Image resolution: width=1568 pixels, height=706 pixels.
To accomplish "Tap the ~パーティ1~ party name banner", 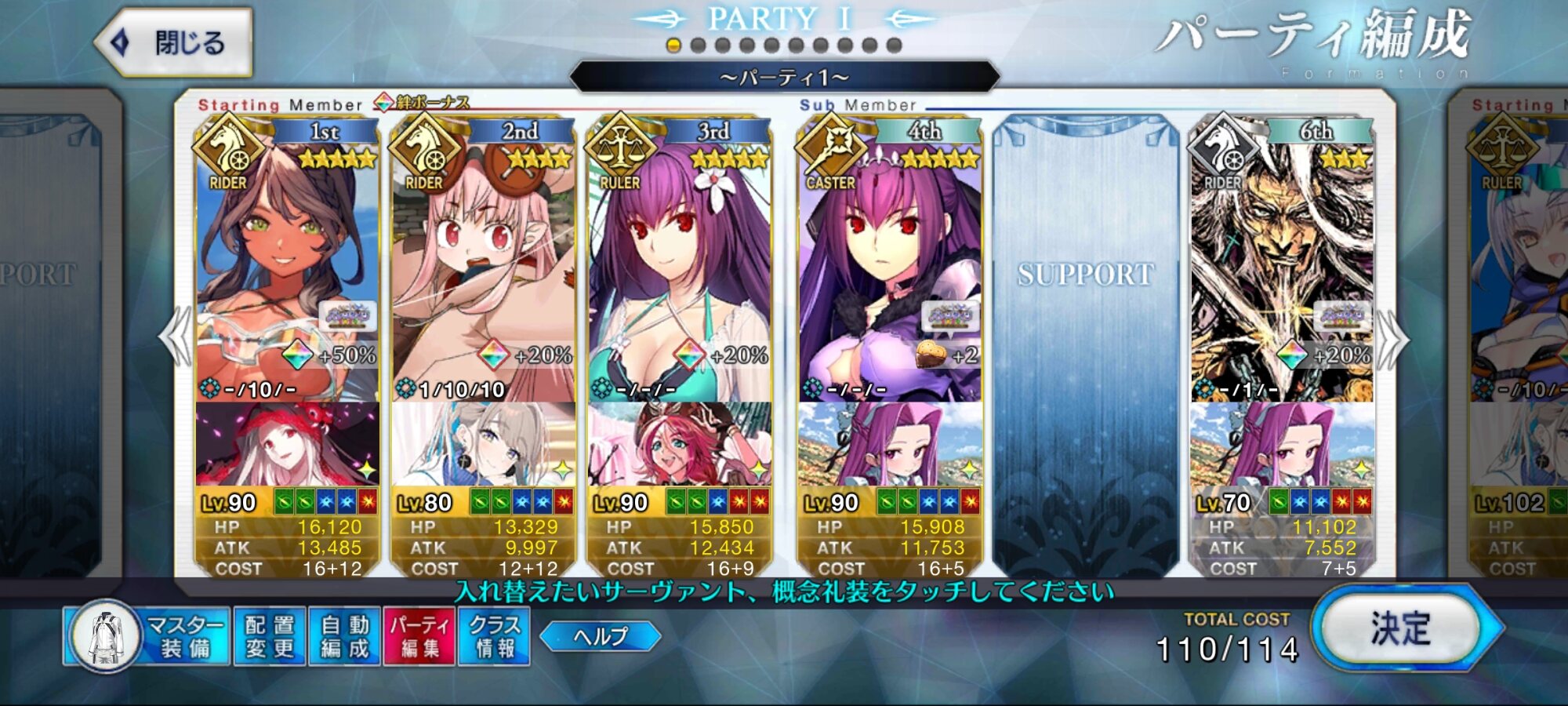I will [784, 78].
